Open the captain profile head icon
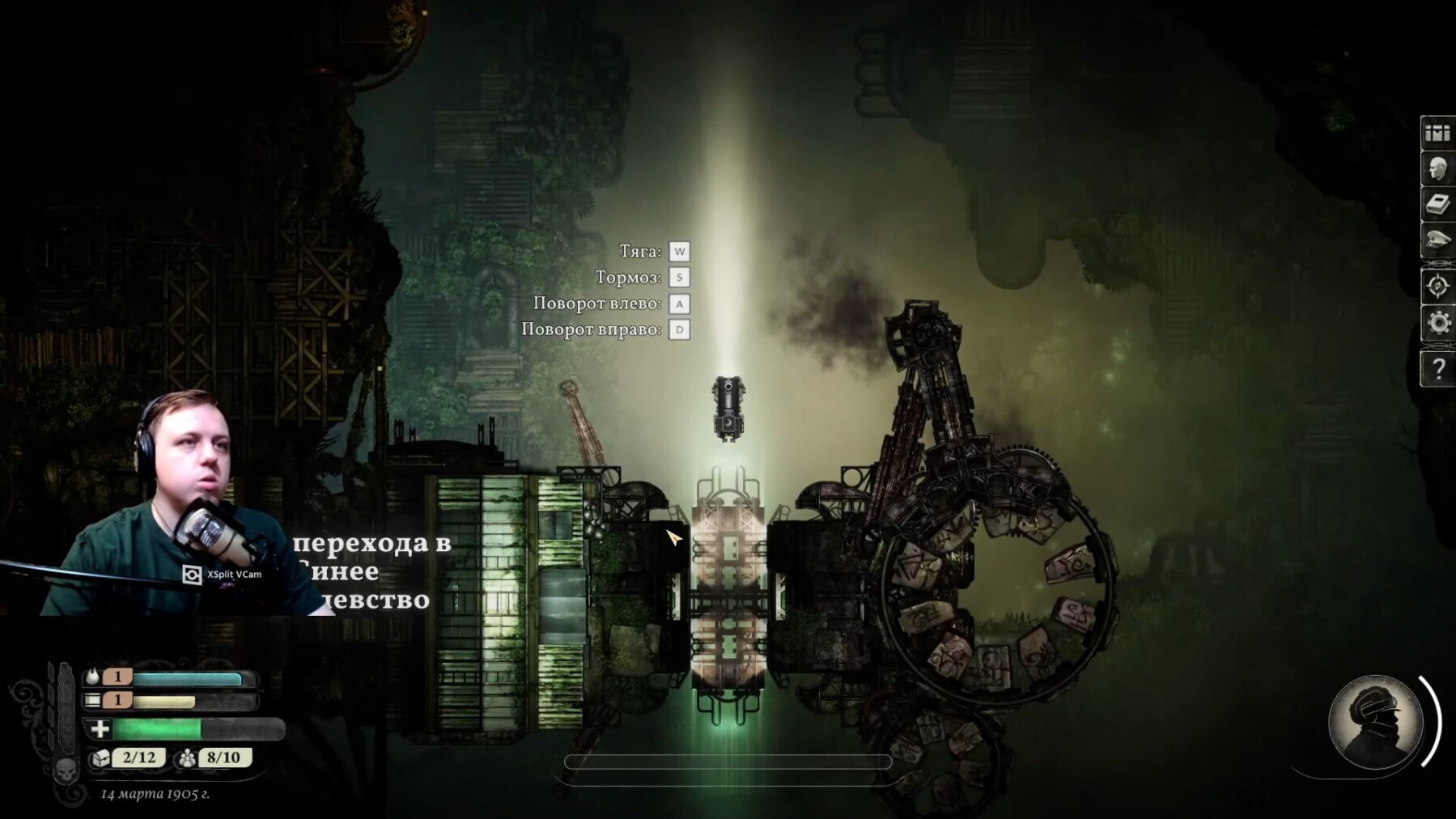Viewport: 1456px width, 819px height. pos(1437,170)
